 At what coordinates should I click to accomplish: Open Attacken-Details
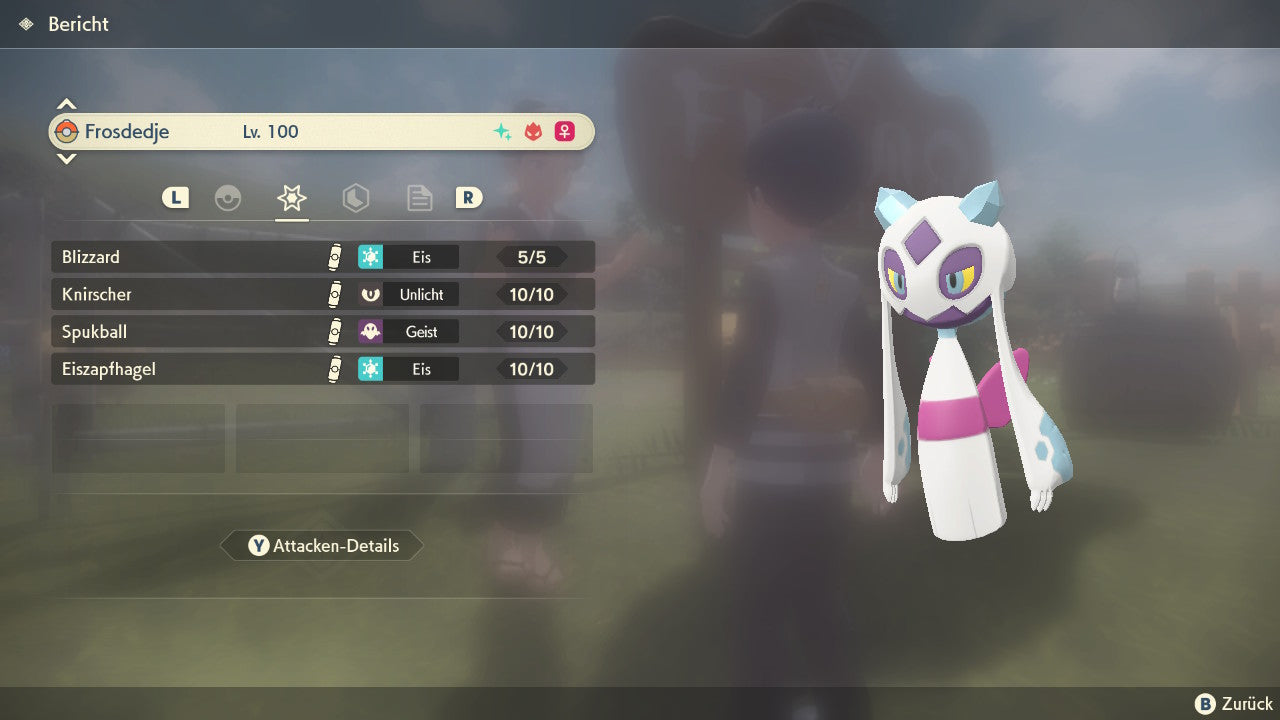click(322, 546)
